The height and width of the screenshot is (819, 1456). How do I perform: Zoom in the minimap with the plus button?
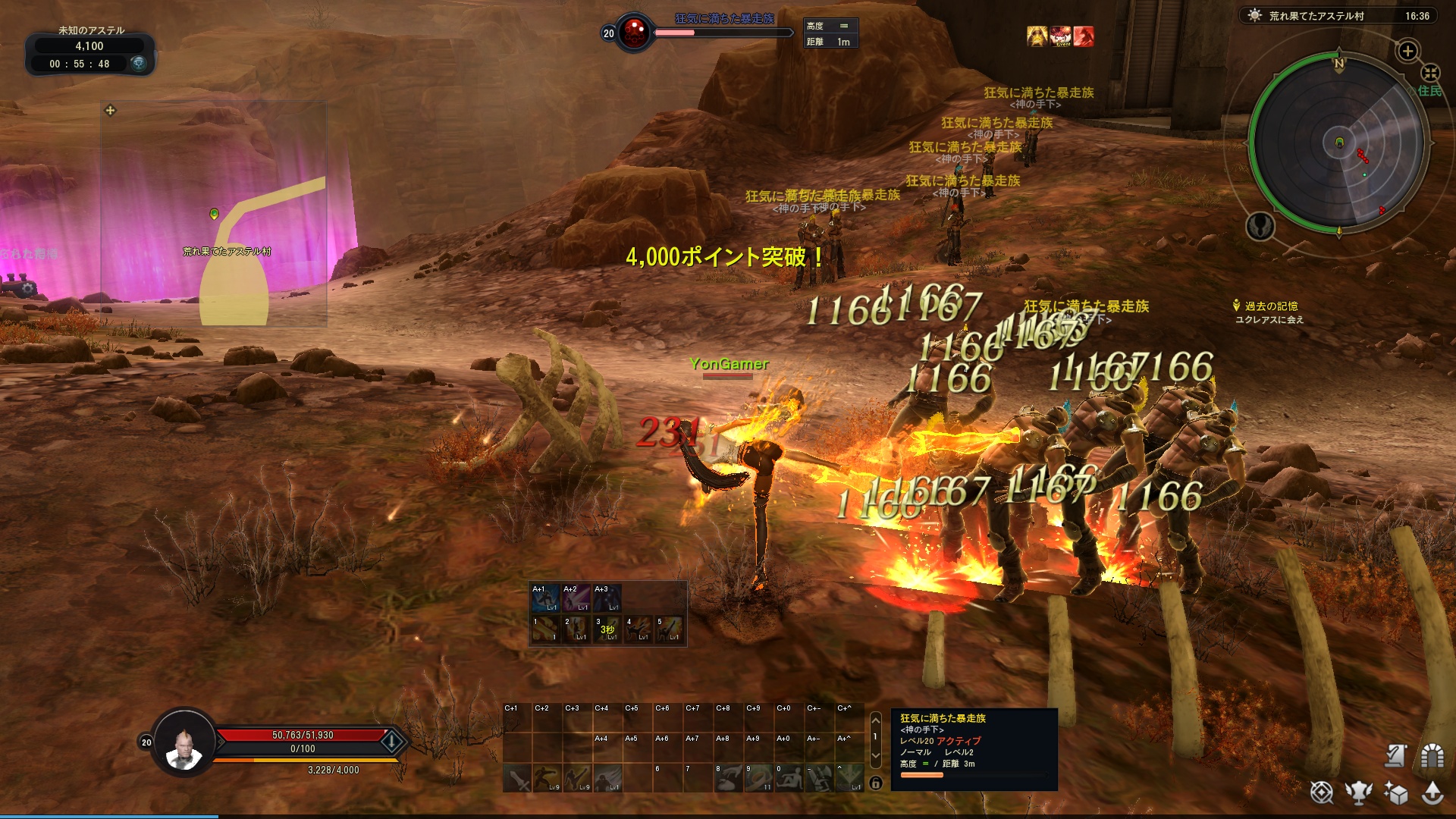point(1407,51)
